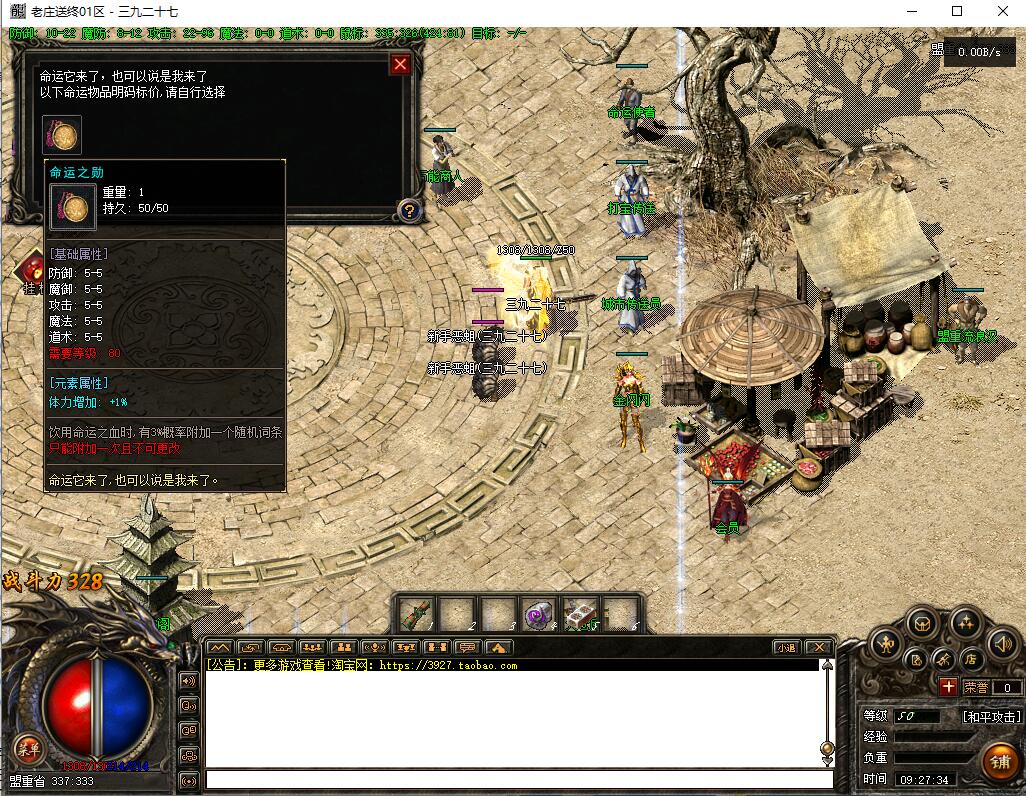This screenshot has height=796, width=1026.
Task: Close the fate merchant dialog
Action: pos(400,65)
